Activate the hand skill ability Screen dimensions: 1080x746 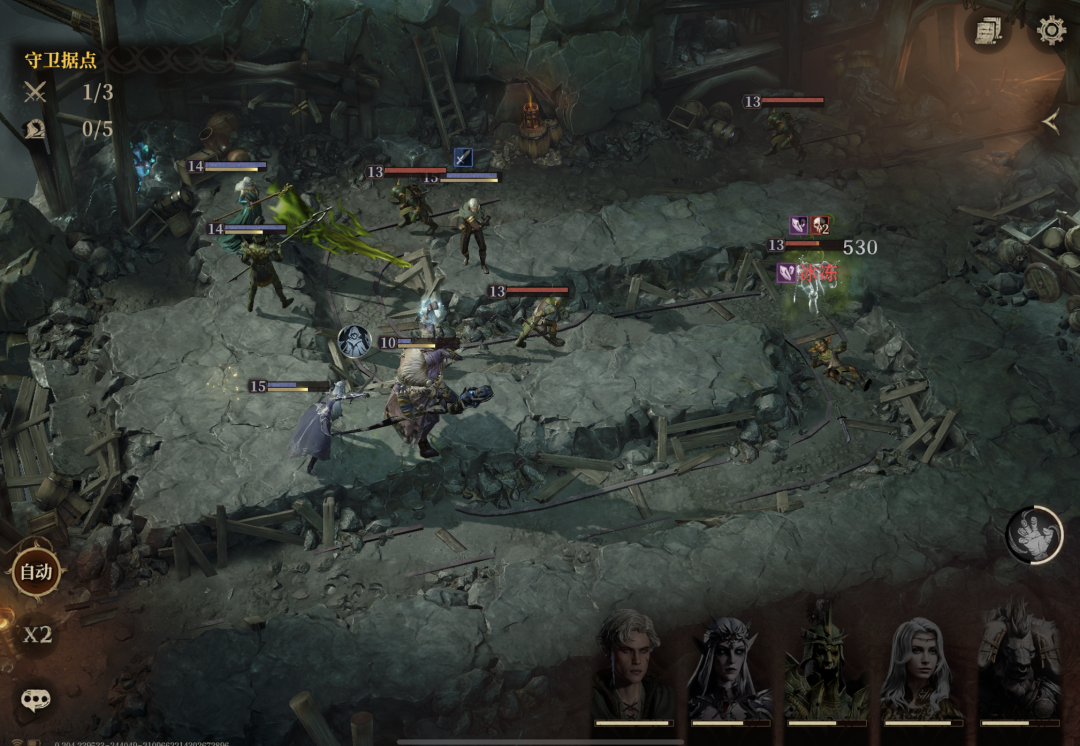[x=1034, y=535]
